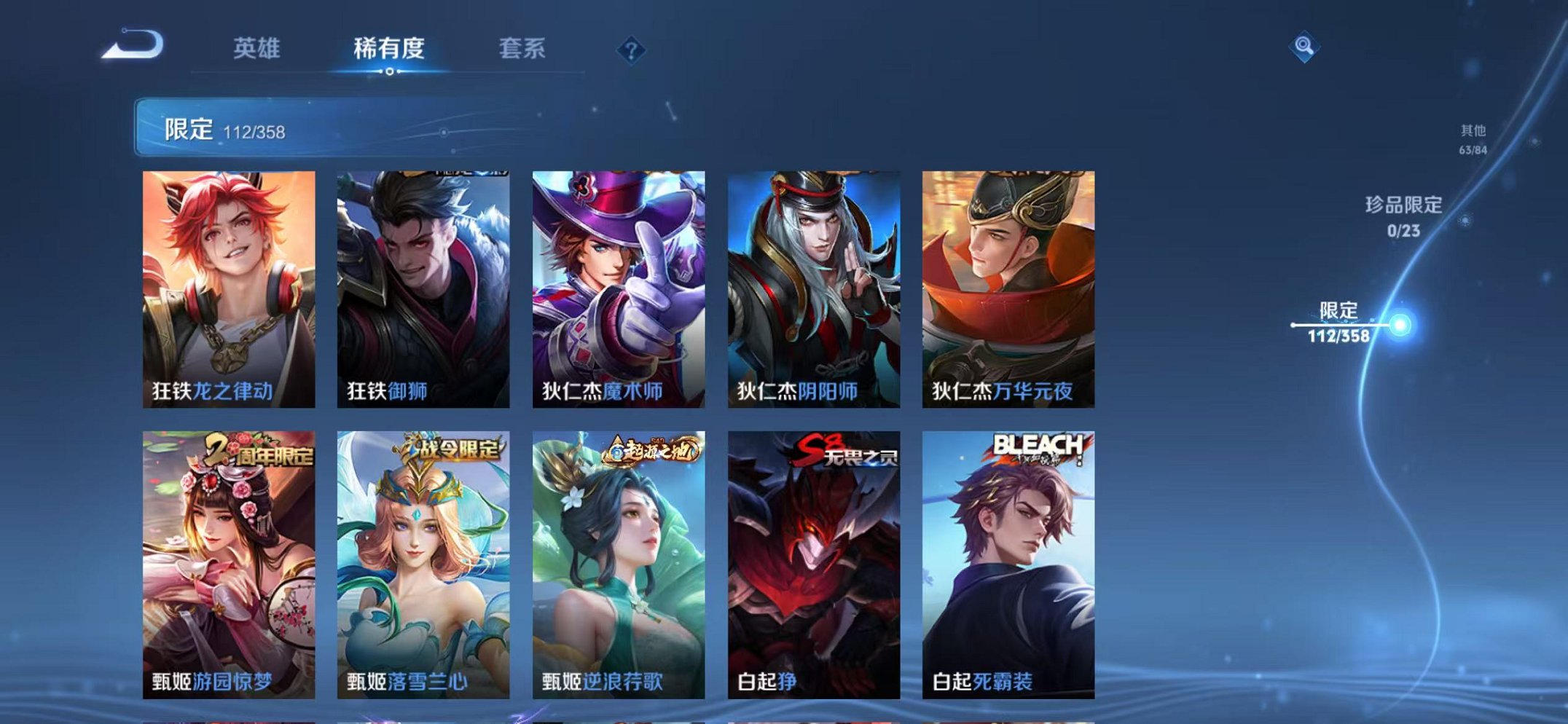Click the game logo in top-left corner
The width and height of the screenshot is (1568, 724).
[x=135, y=48]
